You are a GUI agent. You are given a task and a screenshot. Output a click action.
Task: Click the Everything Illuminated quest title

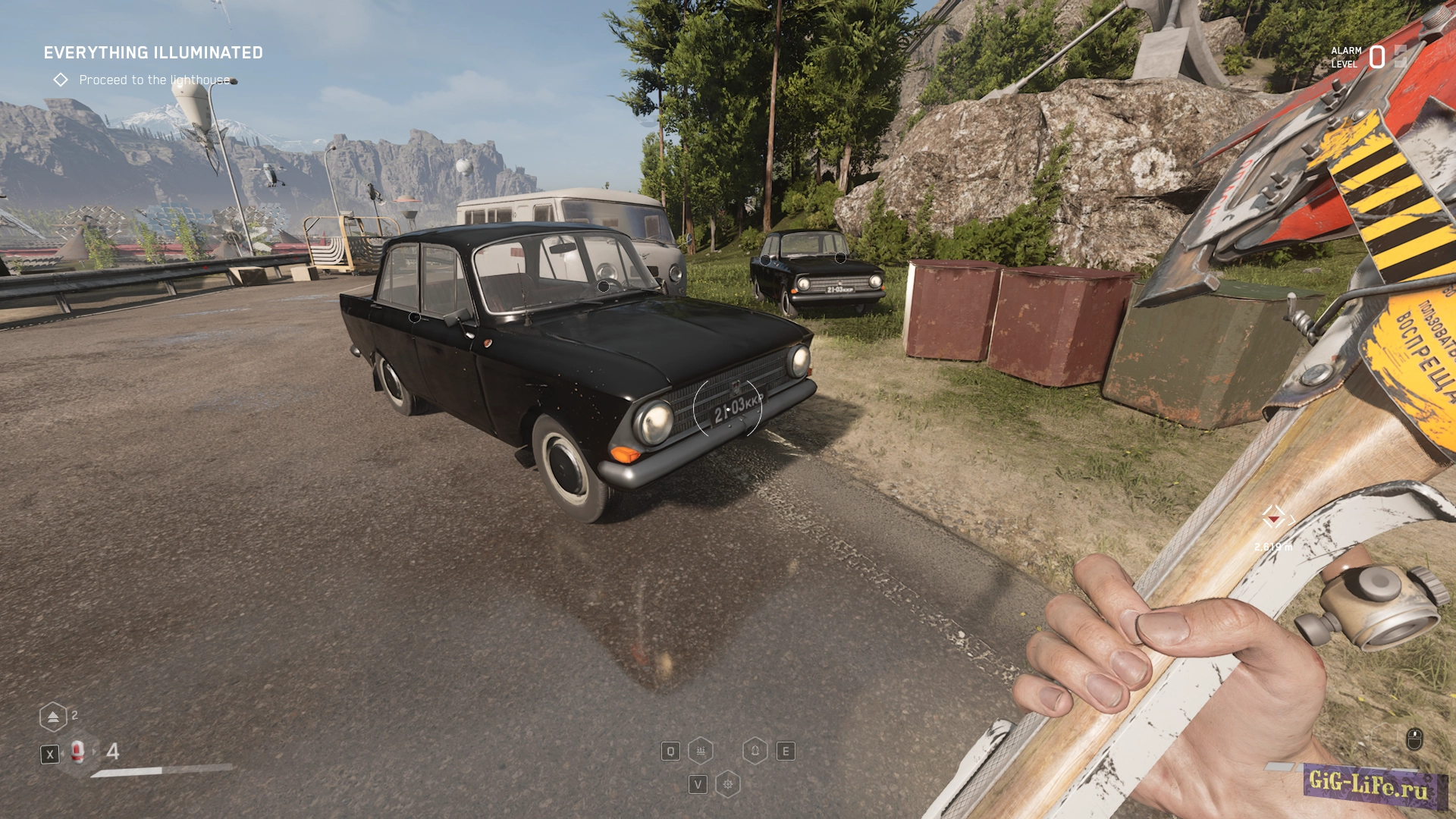153,53
